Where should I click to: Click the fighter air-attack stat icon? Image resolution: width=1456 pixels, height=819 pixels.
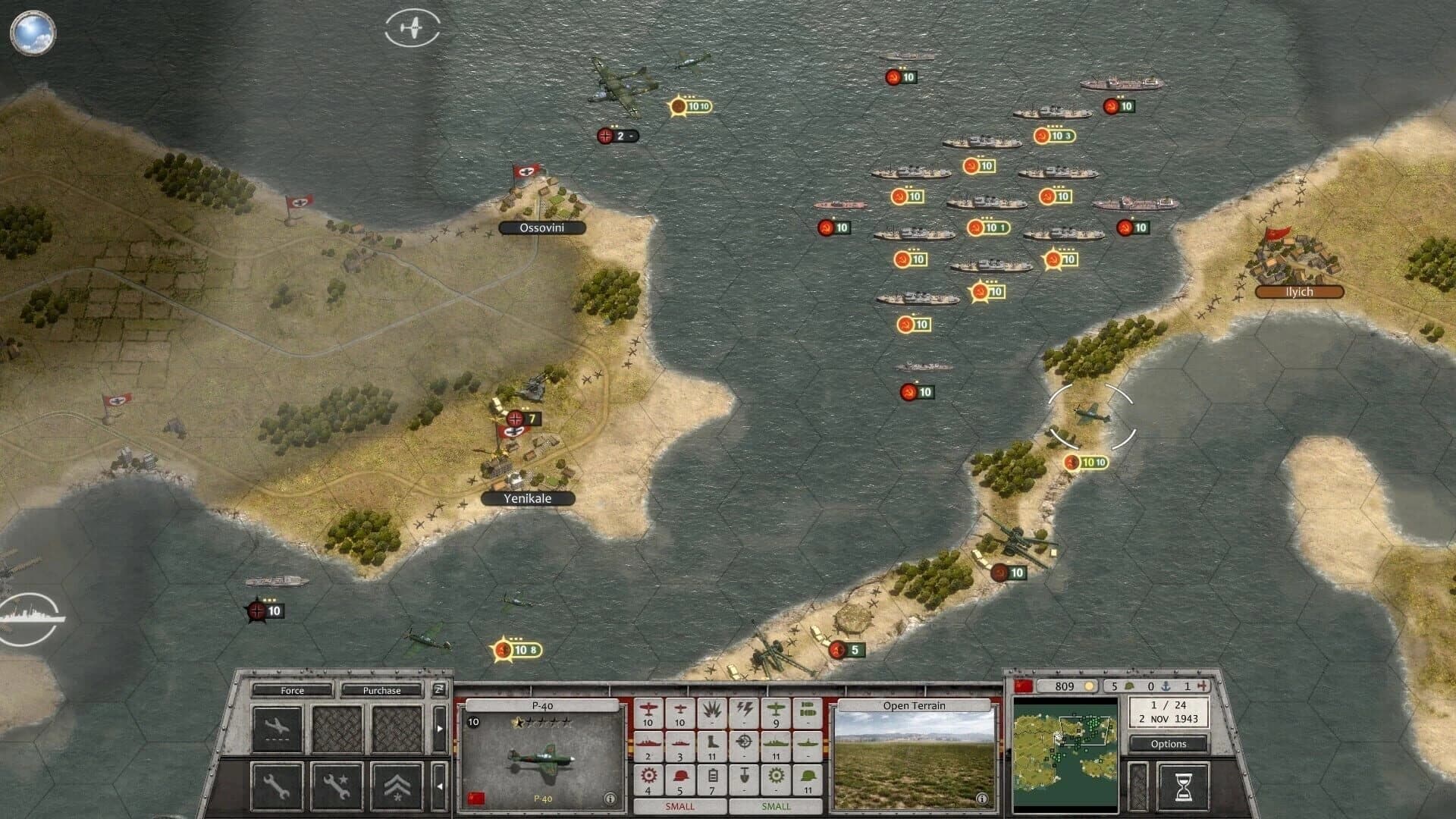[x=649, y=711]
